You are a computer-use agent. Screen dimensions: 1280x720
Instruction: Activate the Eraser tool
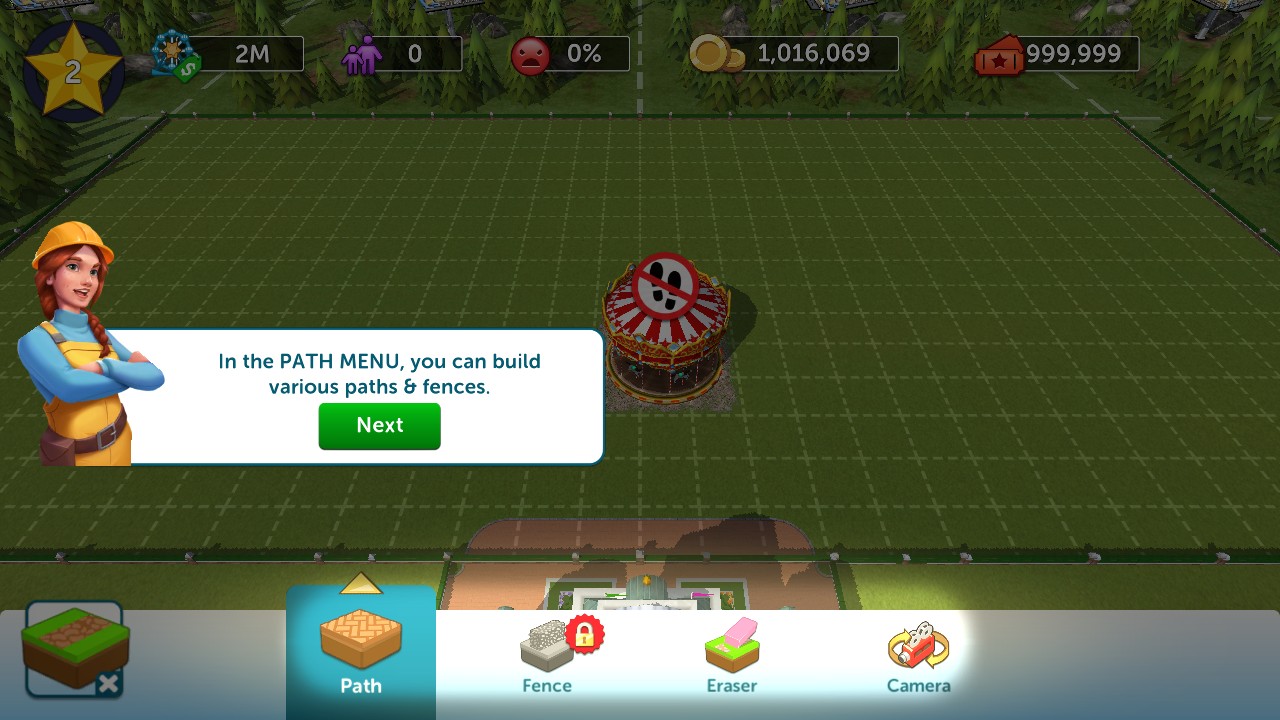coord(732,656)
